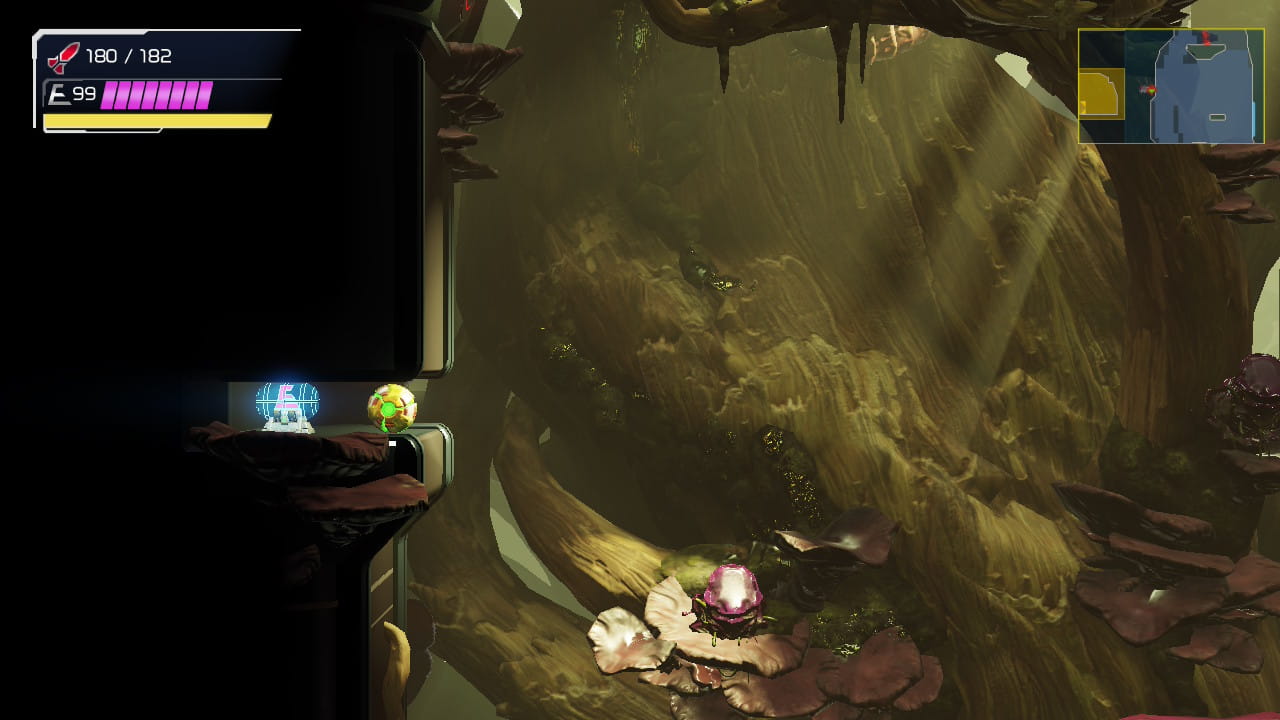Toggle the blue water zone strip on the minimap

pyautogui.click(x=1253, y=120)
